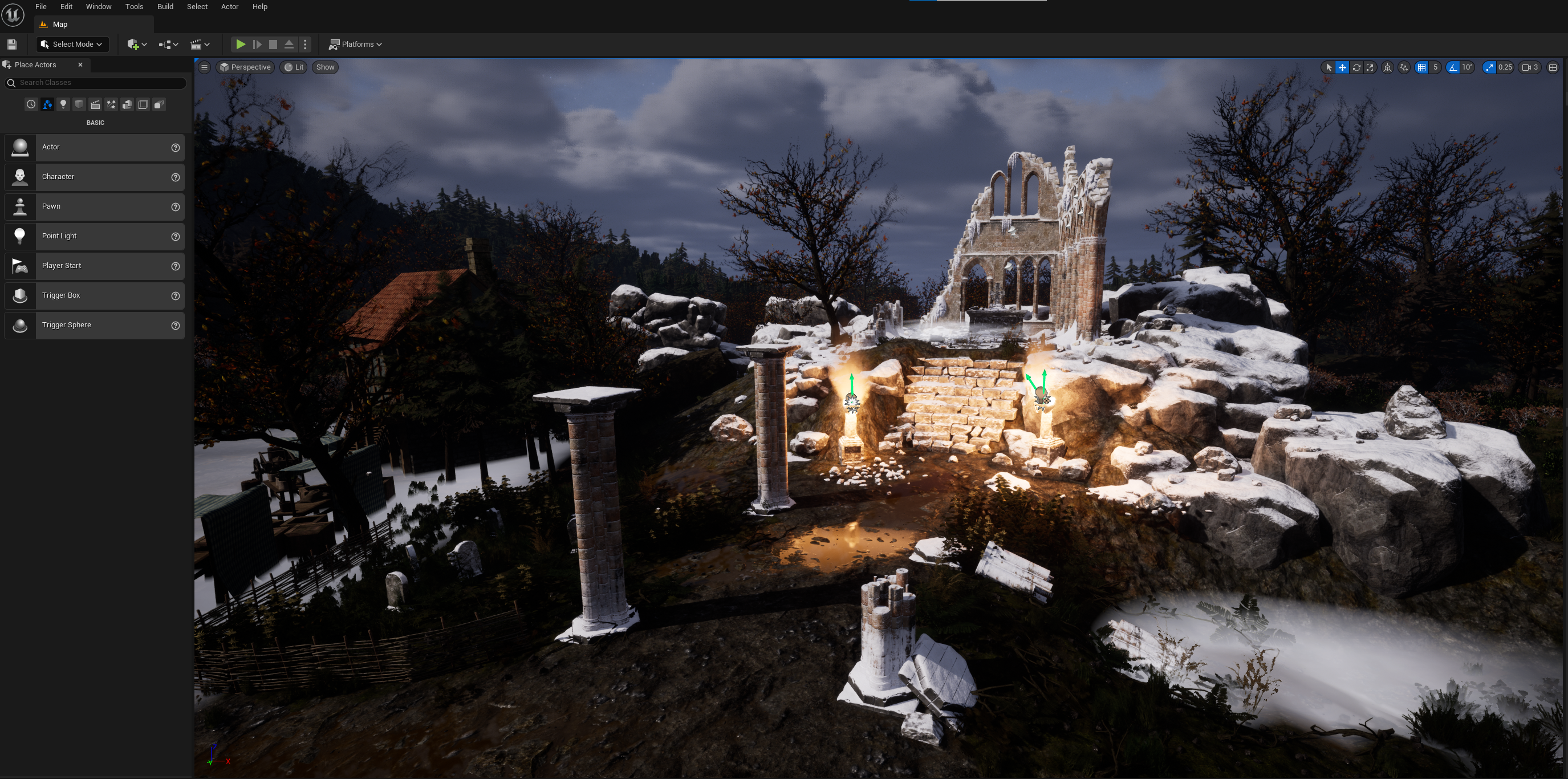Open the viewport hamburger options menu
The image size is (1568, 779).
pyautogui.click(x=205, y=67)
